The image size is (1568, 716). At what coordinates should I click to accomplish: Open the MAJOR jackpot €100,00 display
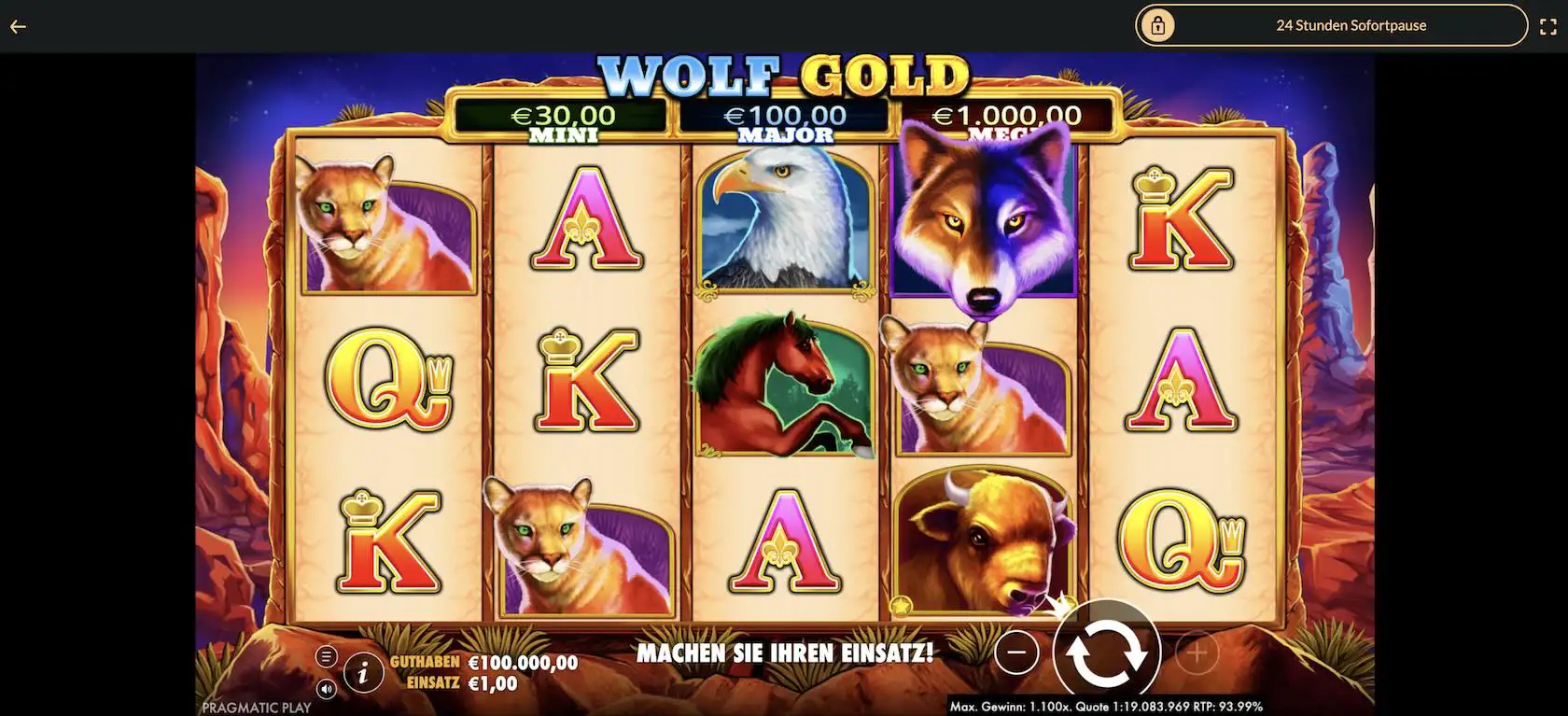tap(784, 116)
